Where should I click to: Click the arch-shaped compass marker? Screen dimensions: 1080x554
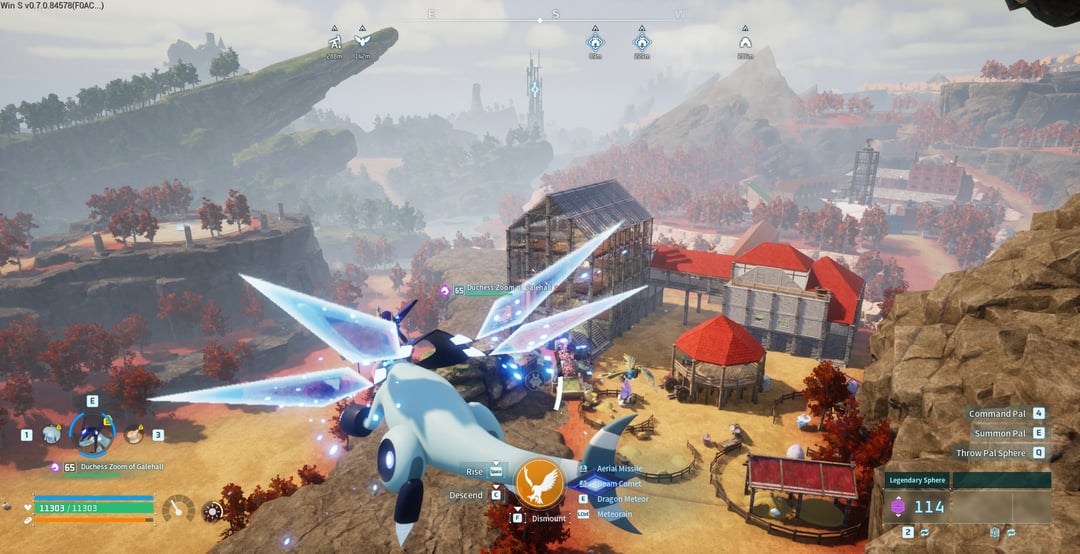click(x=745, y=43)
